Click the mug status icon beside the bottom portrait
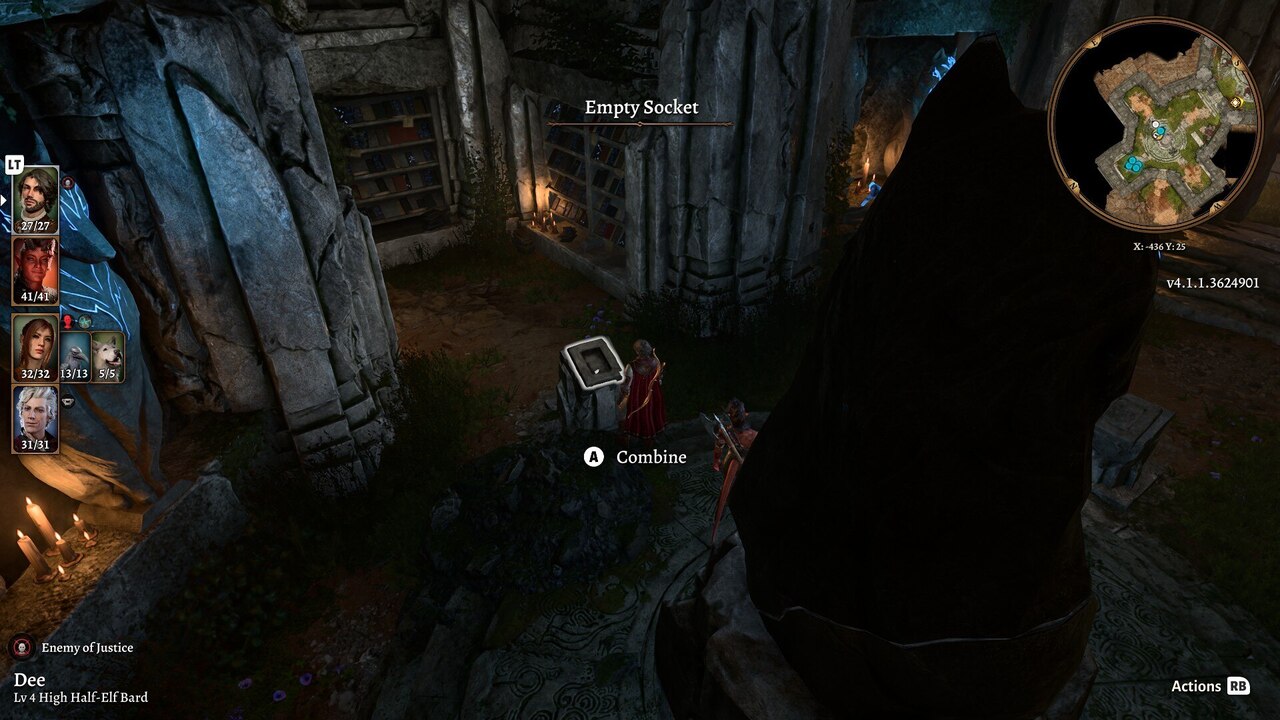 pyautogui.click(x=68, y=400)
